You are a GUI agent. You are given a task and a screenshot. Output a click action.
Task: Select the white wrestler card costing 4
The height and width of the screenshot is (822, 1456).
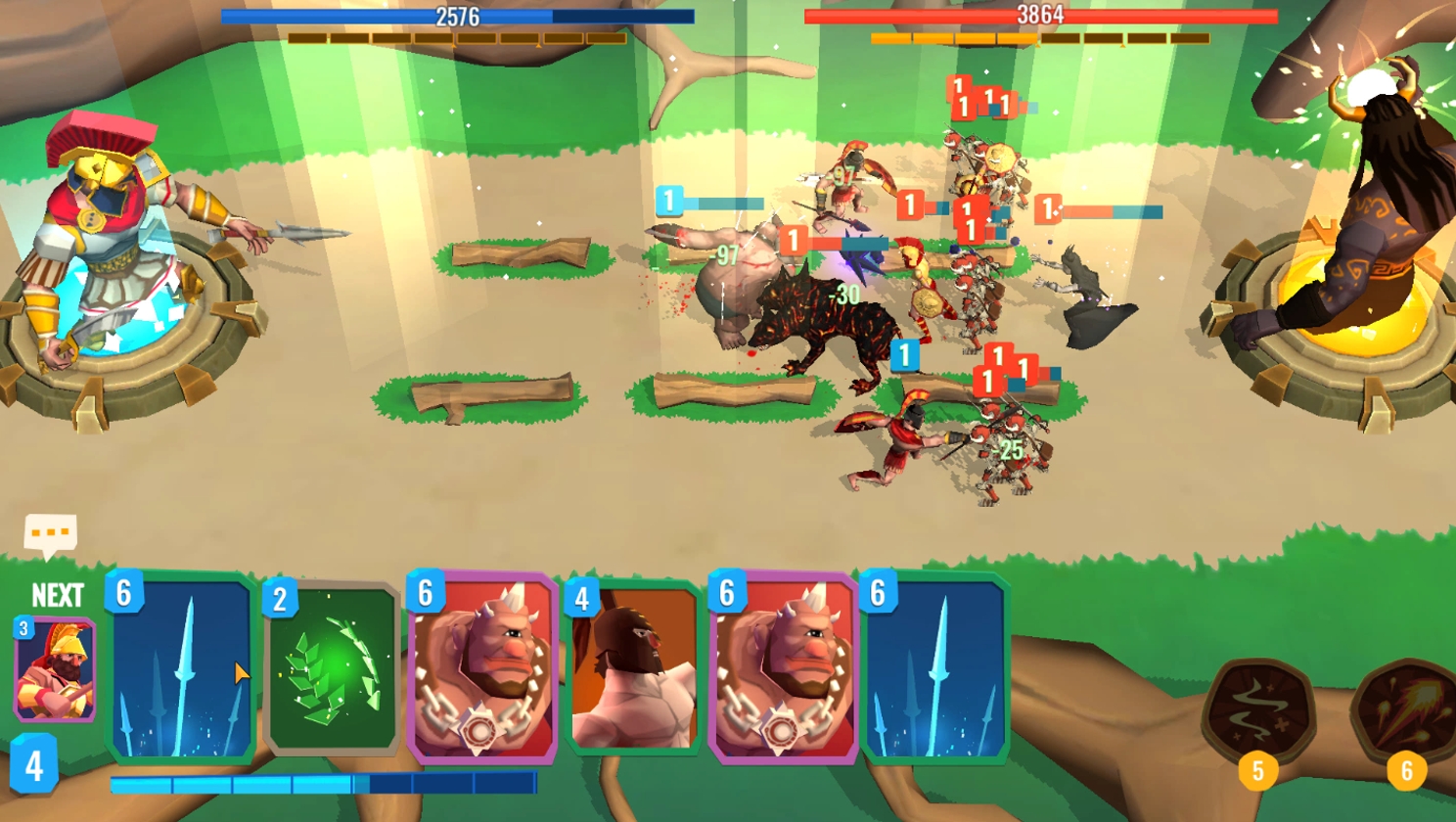tap(634, 670)
